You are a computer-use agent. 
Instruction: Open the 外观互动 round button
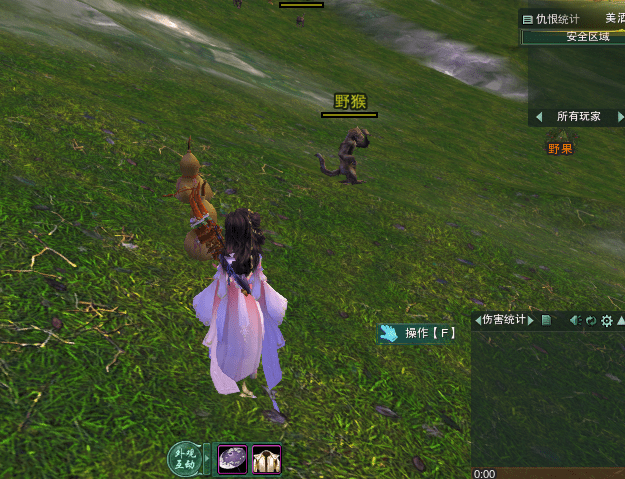pyautogui.click(x=183, y=460)
